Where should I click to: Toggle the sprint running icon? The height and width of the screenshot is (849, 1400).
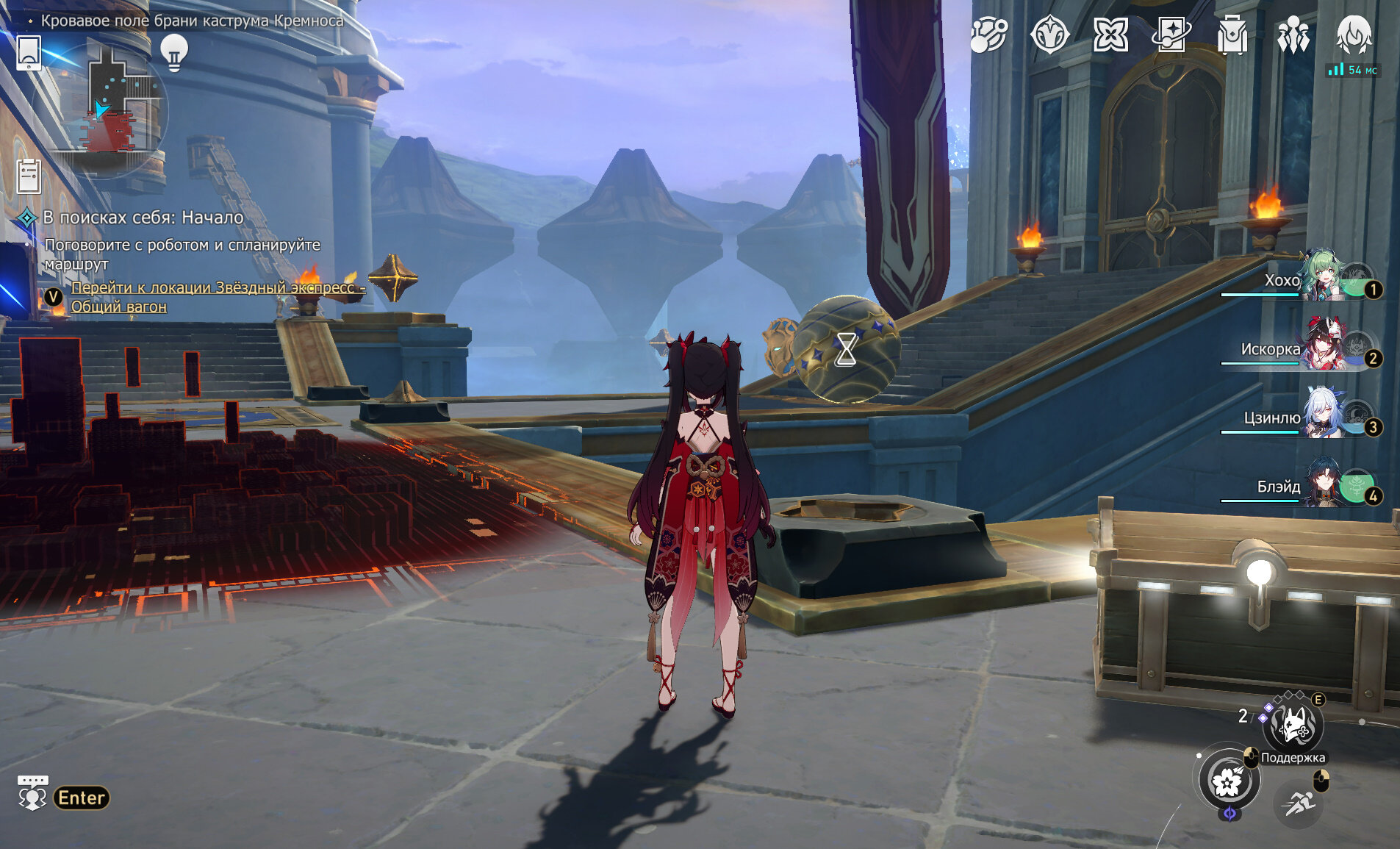coord(1299,804)
